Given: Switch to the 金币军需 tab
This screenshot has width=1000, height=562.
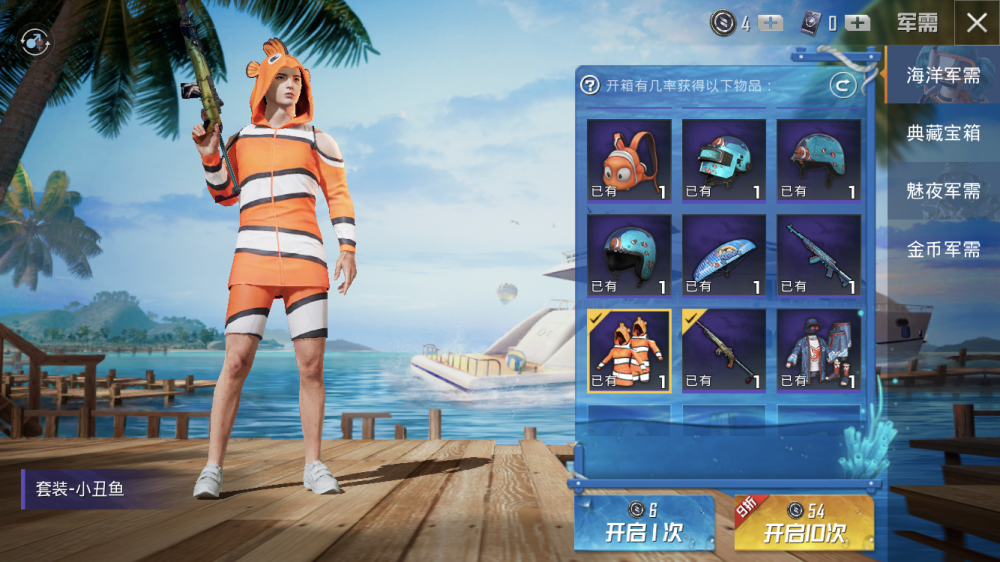Looking at the screenshot, I should (942, 249).
